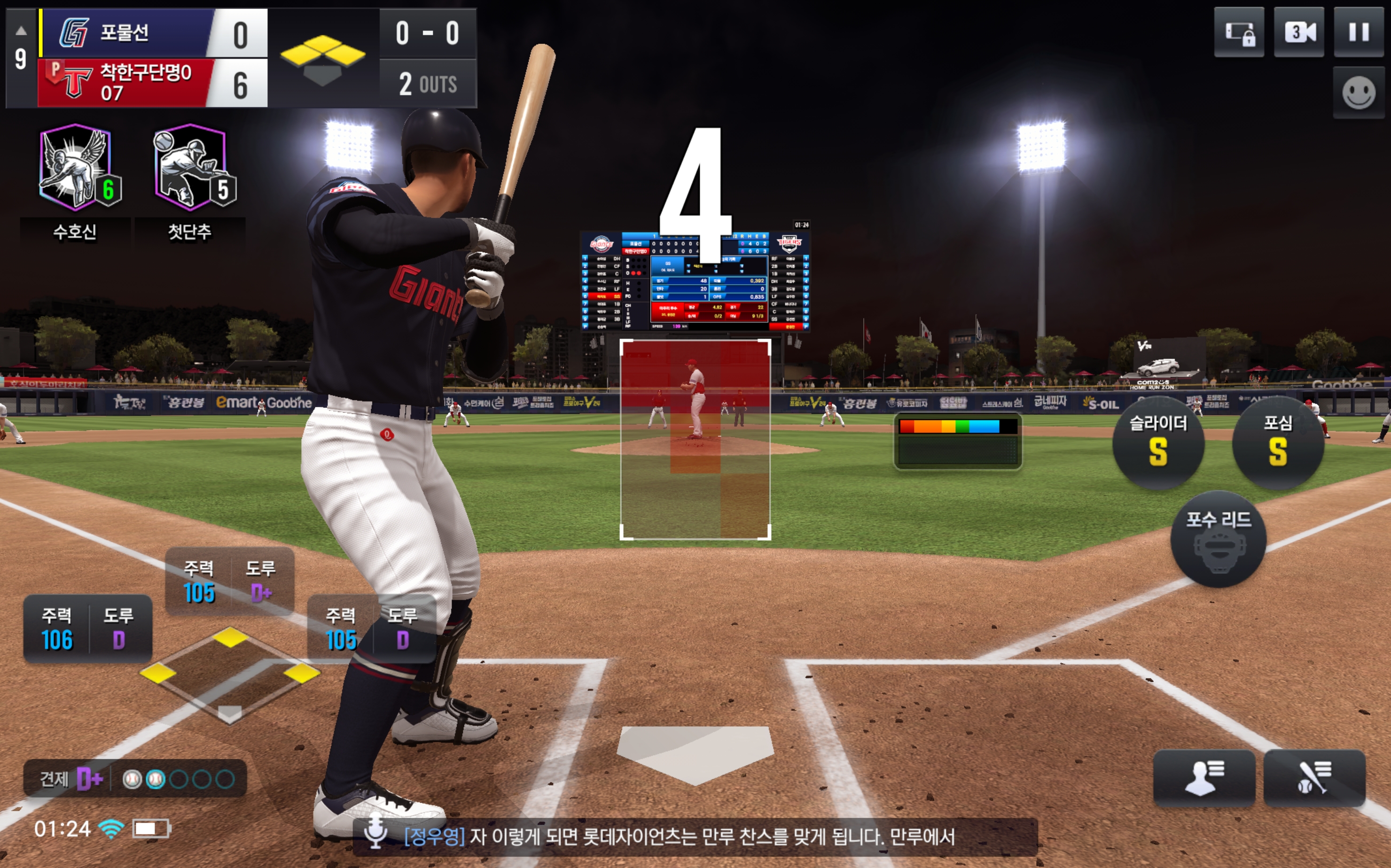Open the smiley emoticon menu
1391x868 pixels.
(x=1358, y=93)
